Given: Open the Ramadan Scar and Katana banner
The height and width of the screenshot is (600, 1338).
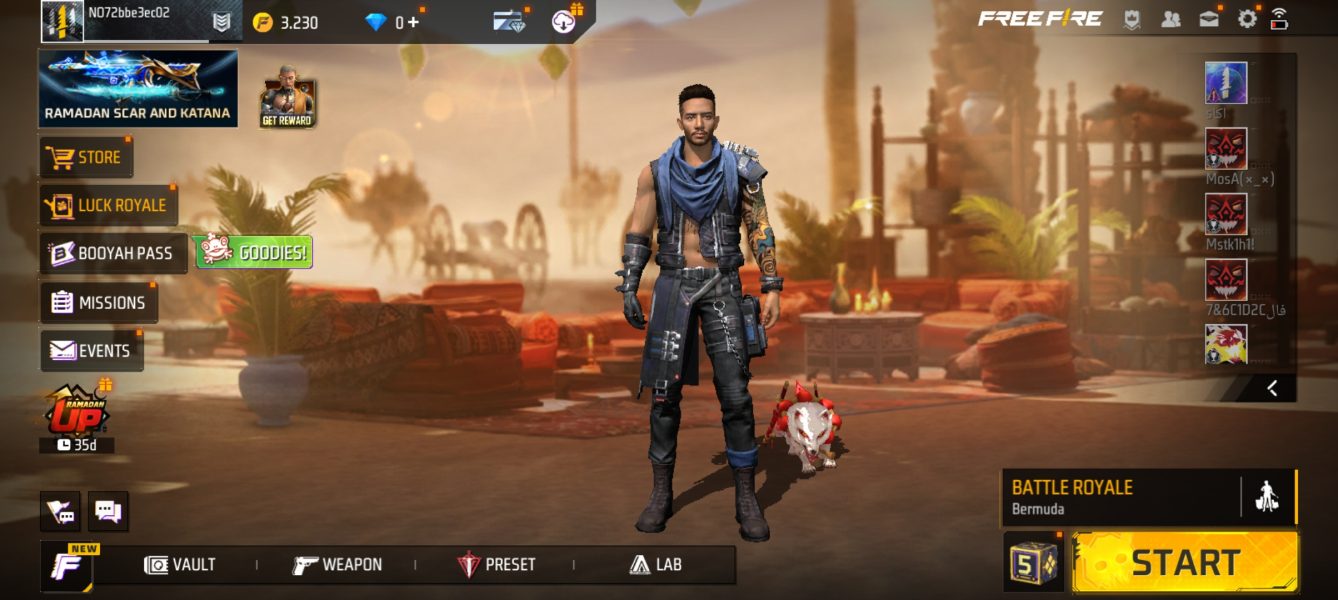Looking at the screenshot, I should (x=138, y=89).
